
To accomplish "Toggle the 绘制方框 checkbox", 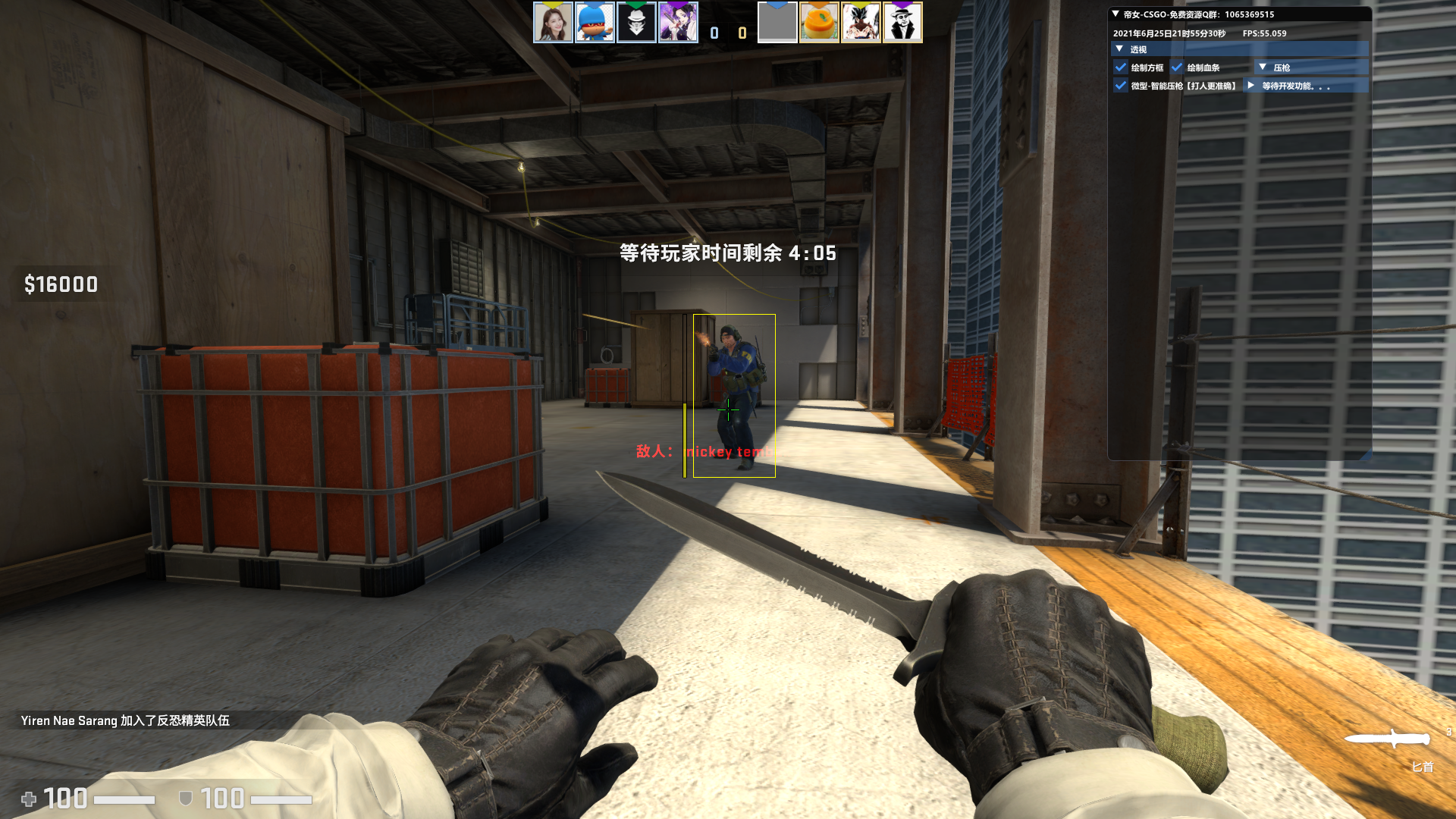I will point(1122,67).
